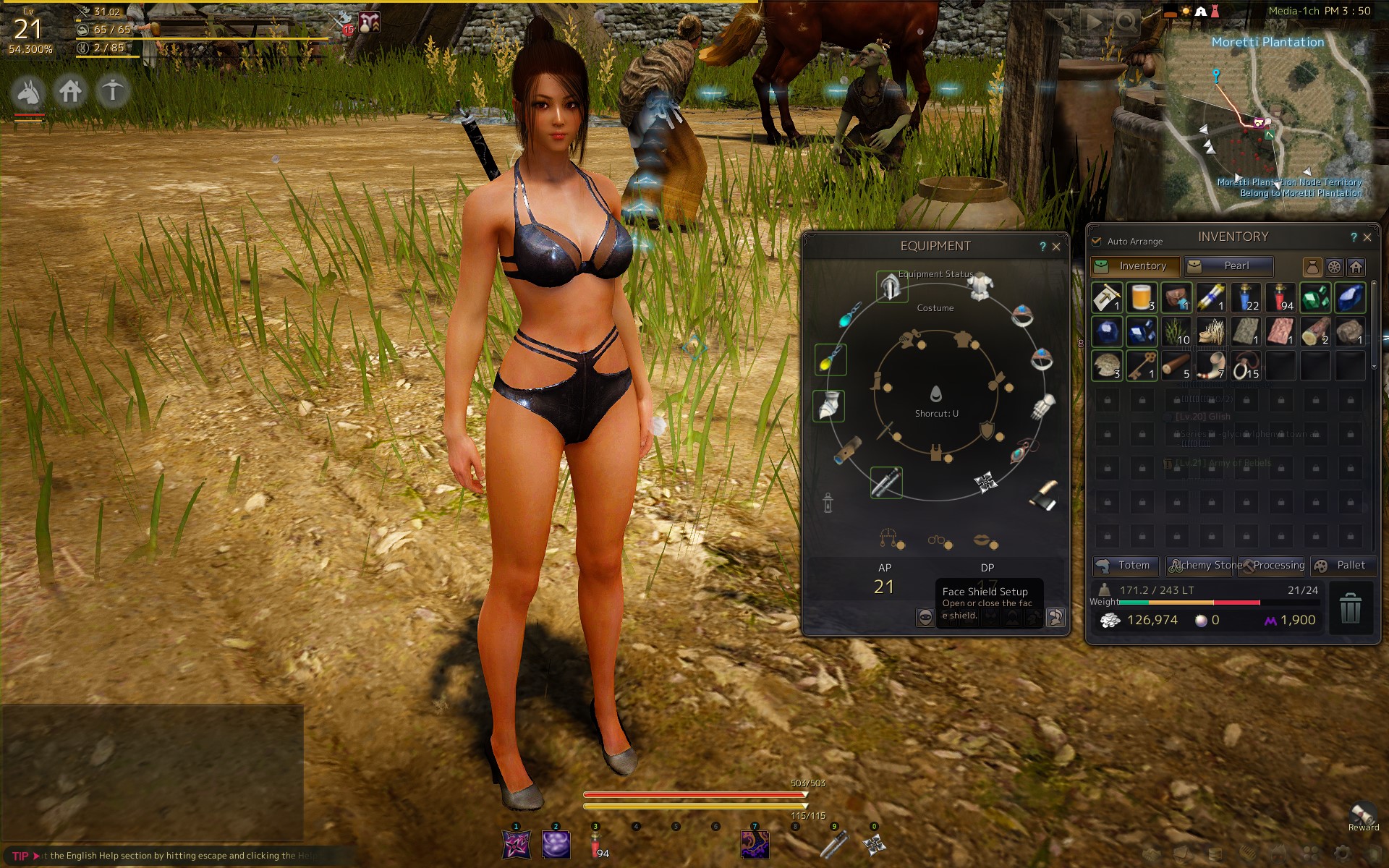
Task: Toggle the Auto Arrange checkbox
Action: coord(1097,242)
